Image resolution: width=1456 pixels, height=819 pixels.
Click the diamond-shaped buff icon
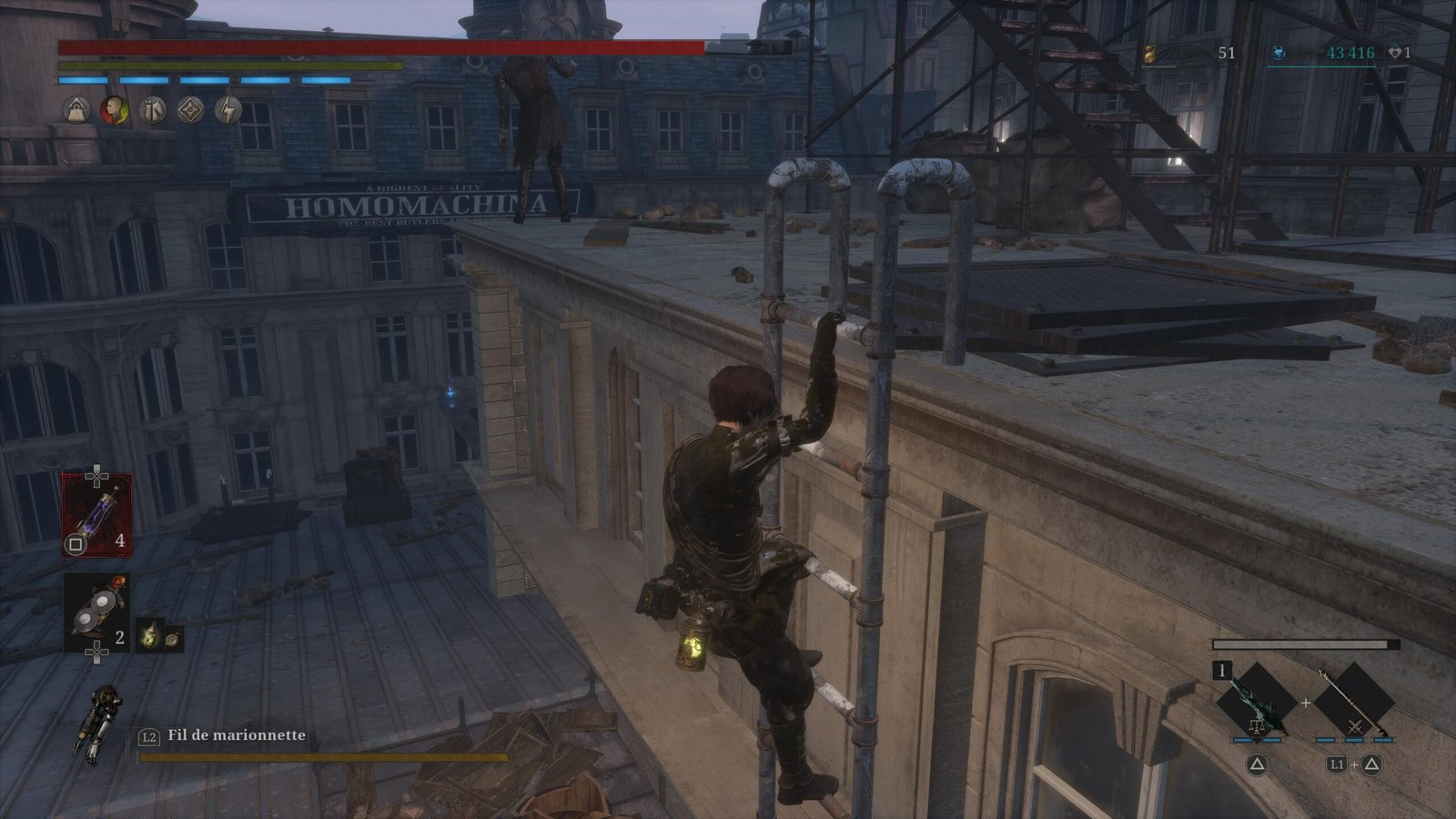190,110
